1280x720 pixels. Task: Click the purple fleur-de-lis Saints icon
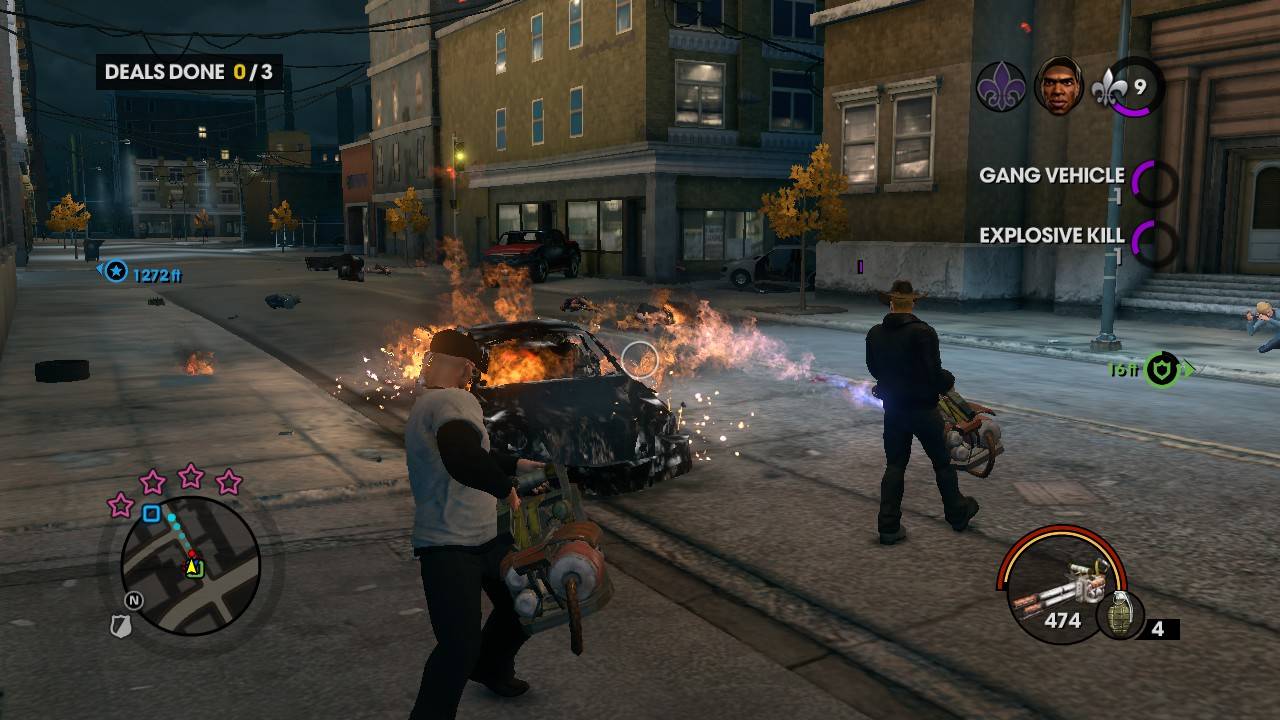[1001, 86]
